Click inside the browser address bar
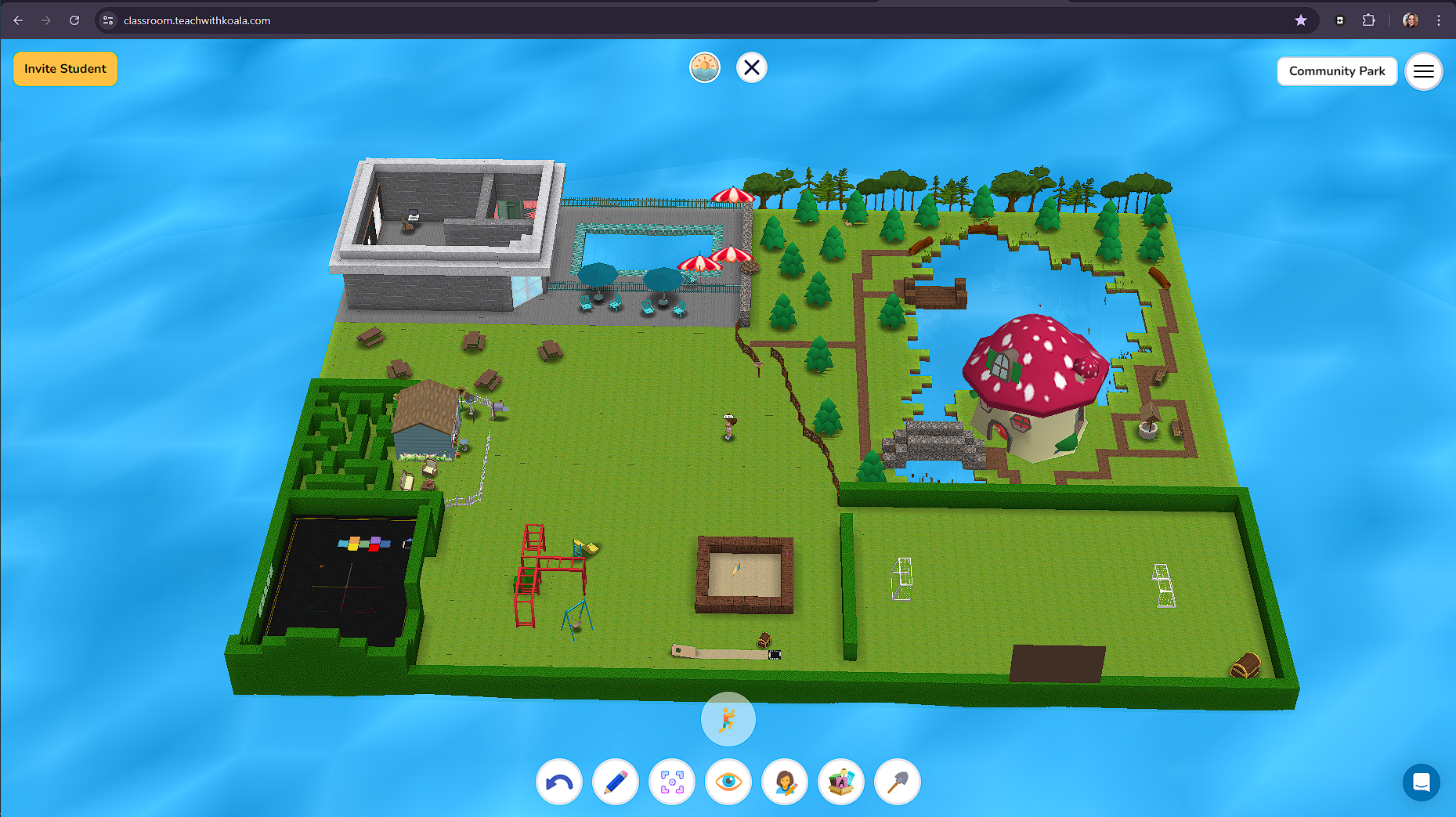This screenshot has width=1456, height=817. point(313,20)
